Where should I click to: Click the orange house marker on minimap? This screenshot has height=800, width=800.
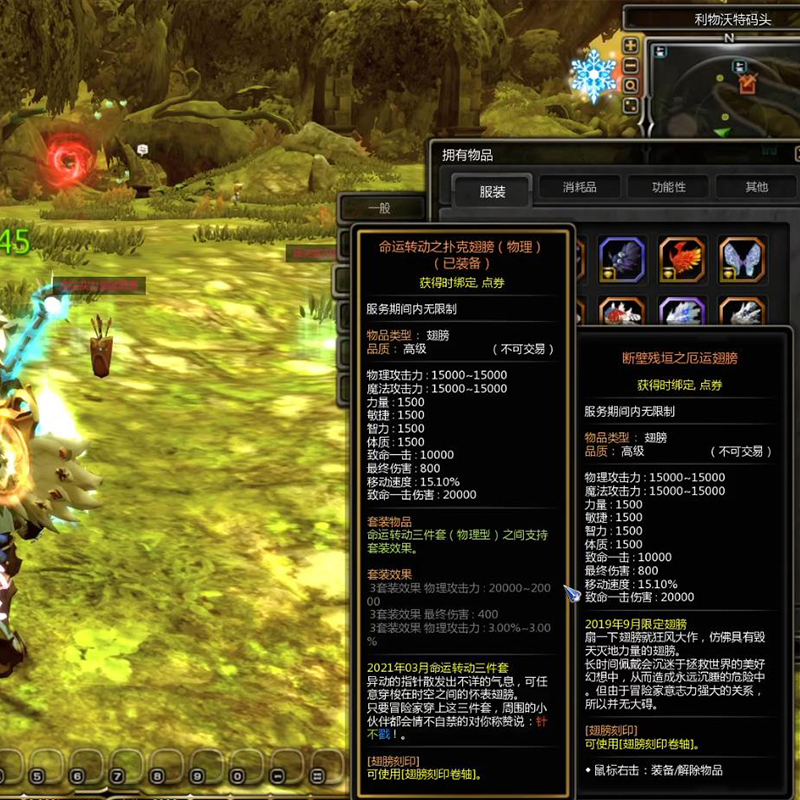[x=747, y=84]
